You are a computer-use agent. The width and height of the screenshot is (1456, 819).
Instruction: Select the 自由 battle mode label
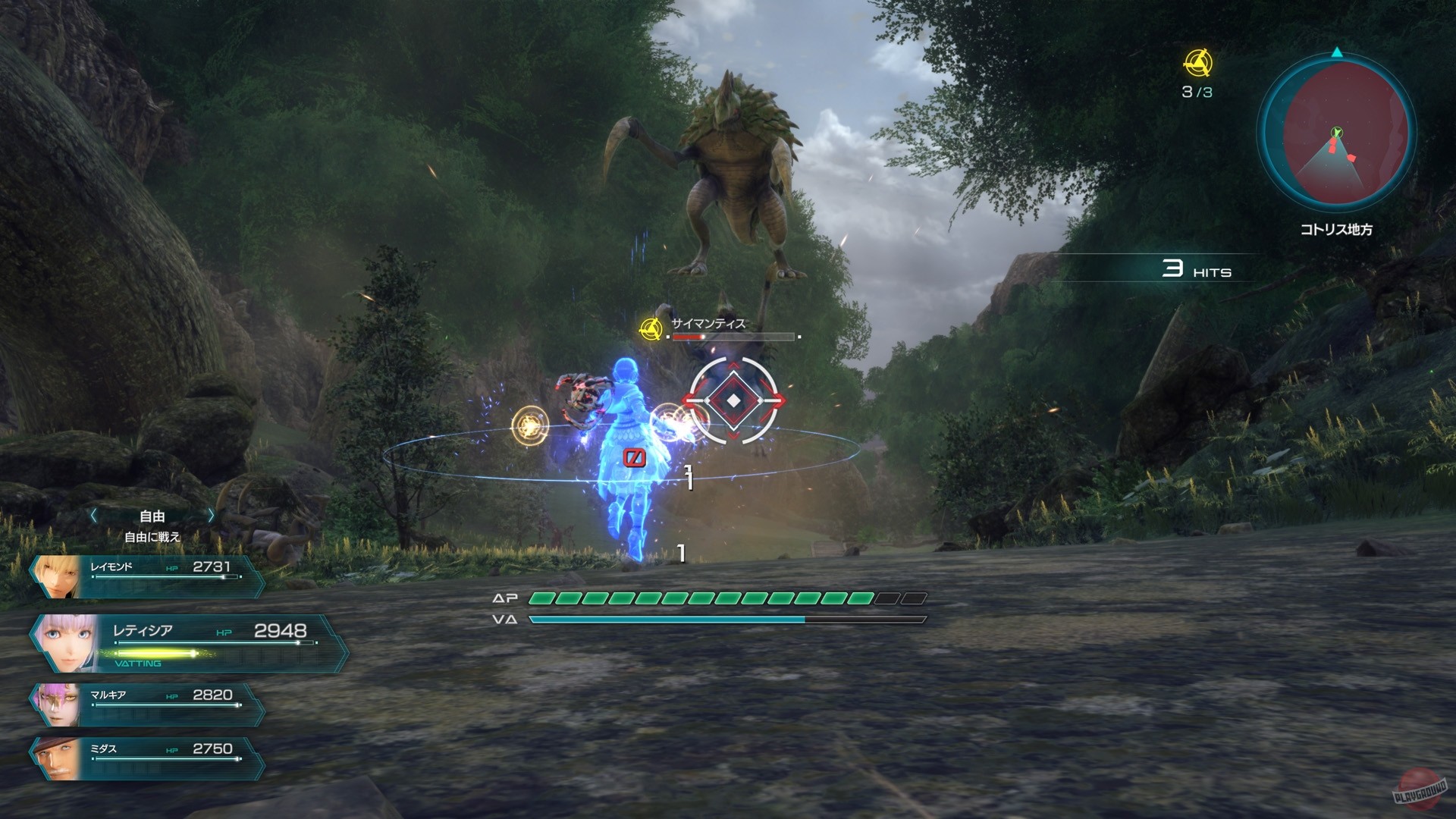click(x=151, y=516)
